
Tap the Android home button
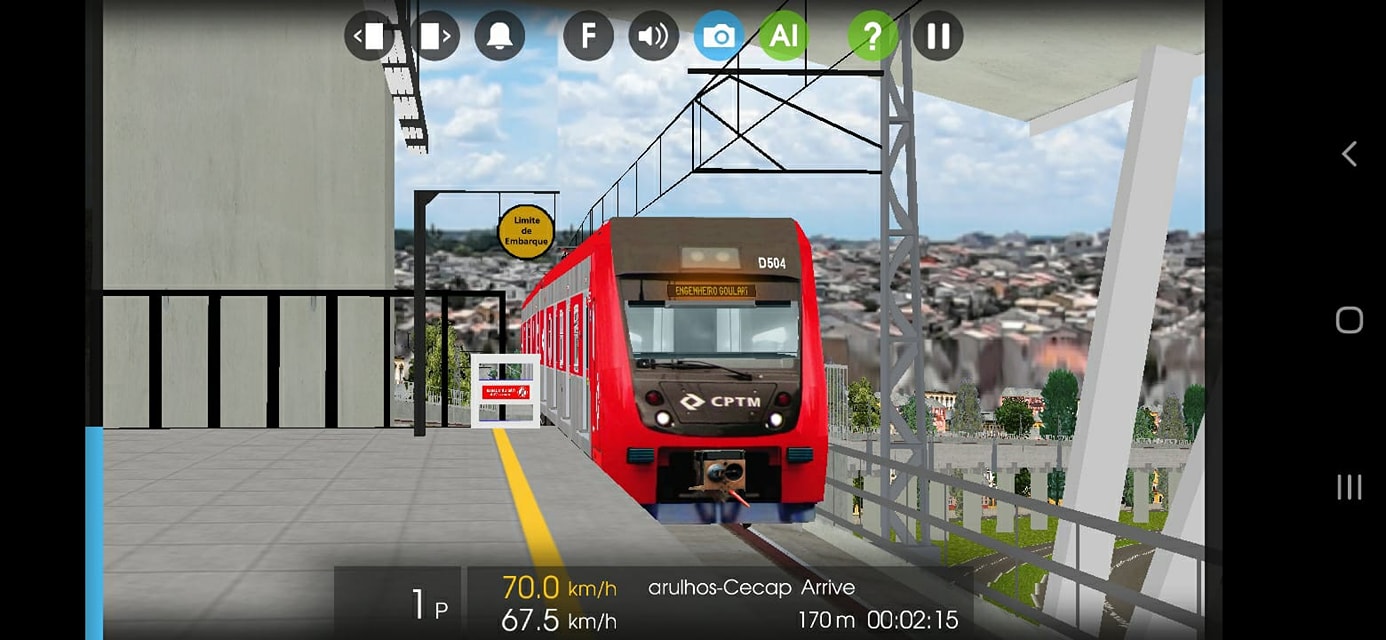1349,320
